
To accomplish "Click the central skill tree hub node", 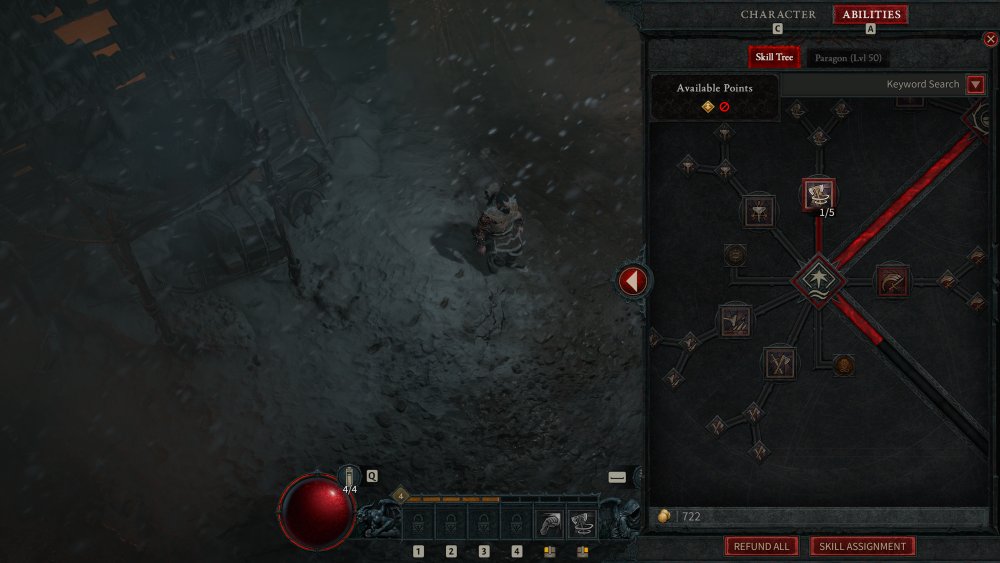I will click(x=819, y=279).
